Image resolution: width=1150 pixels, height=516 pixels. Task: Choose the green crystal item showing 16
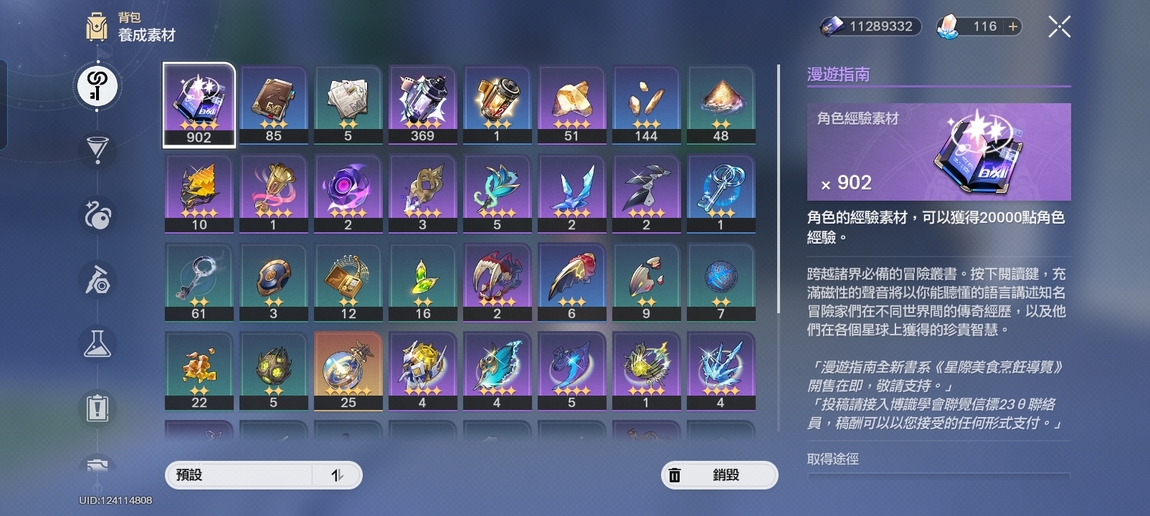click(422, 282)
